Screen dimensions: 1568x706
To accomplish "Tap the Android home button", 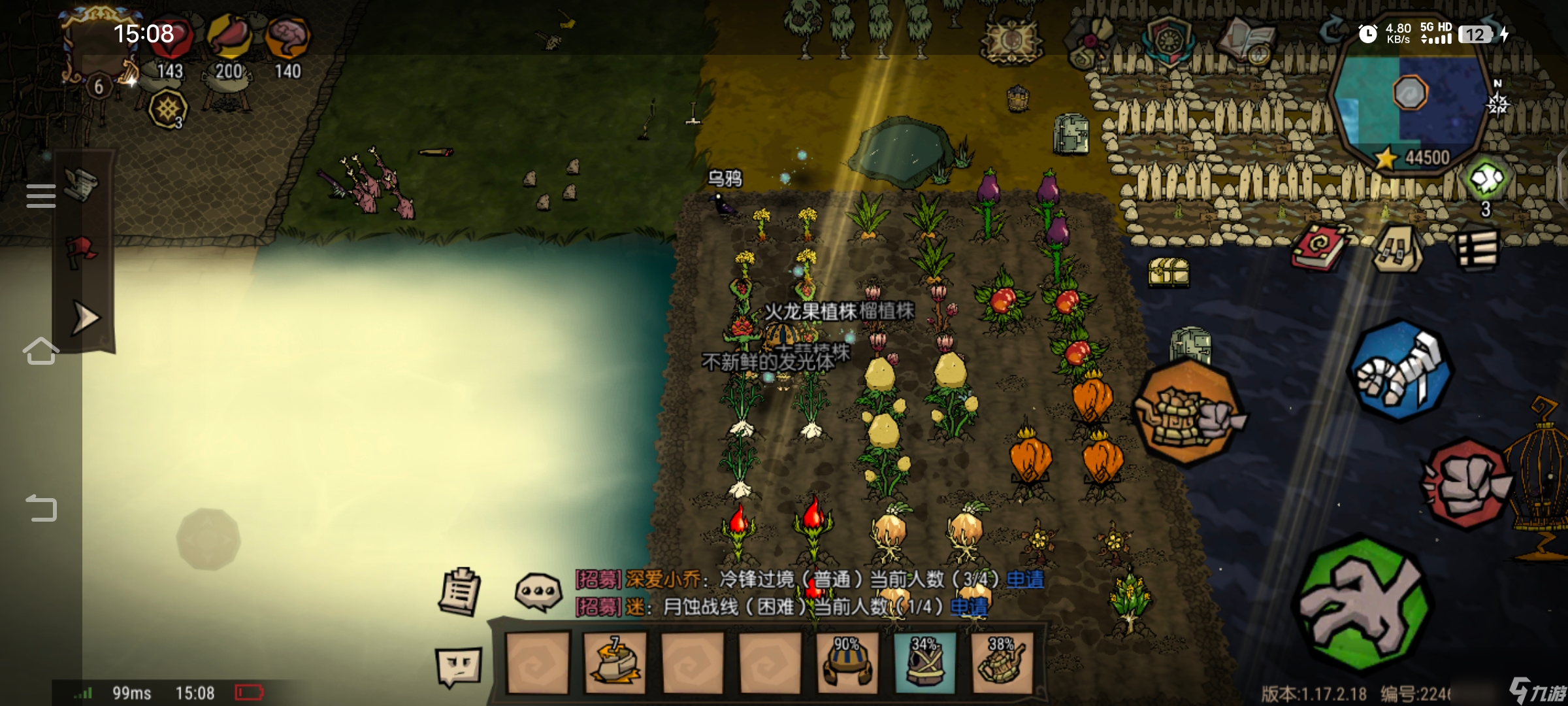I will point(41,352).
